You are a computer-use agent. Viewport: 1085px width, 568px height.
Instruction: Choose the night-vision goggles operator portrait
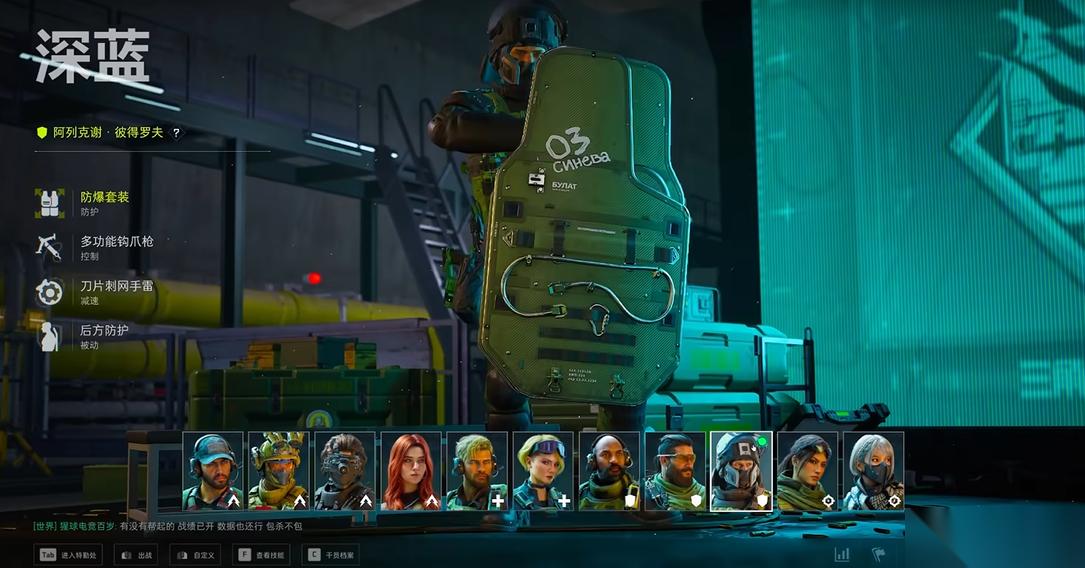pos(345,471)
